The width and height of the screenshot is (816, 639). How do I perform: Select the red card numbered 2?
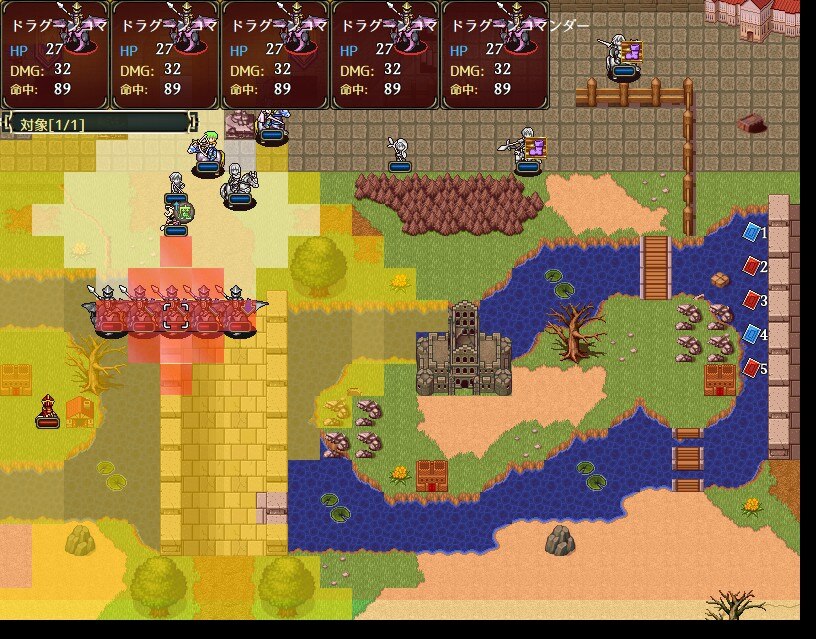[x=752, y=266]
